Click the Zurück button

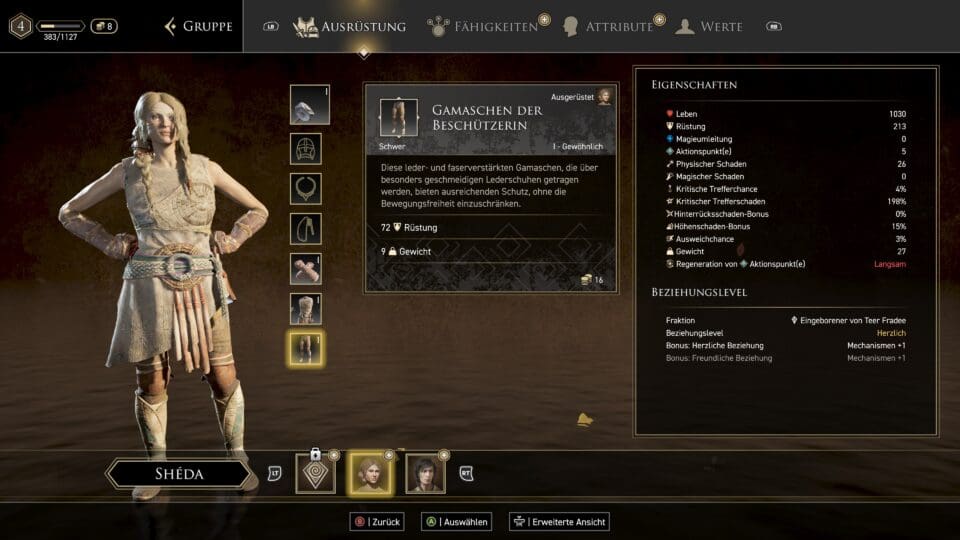pyautogui.click(x=374, y=521)
